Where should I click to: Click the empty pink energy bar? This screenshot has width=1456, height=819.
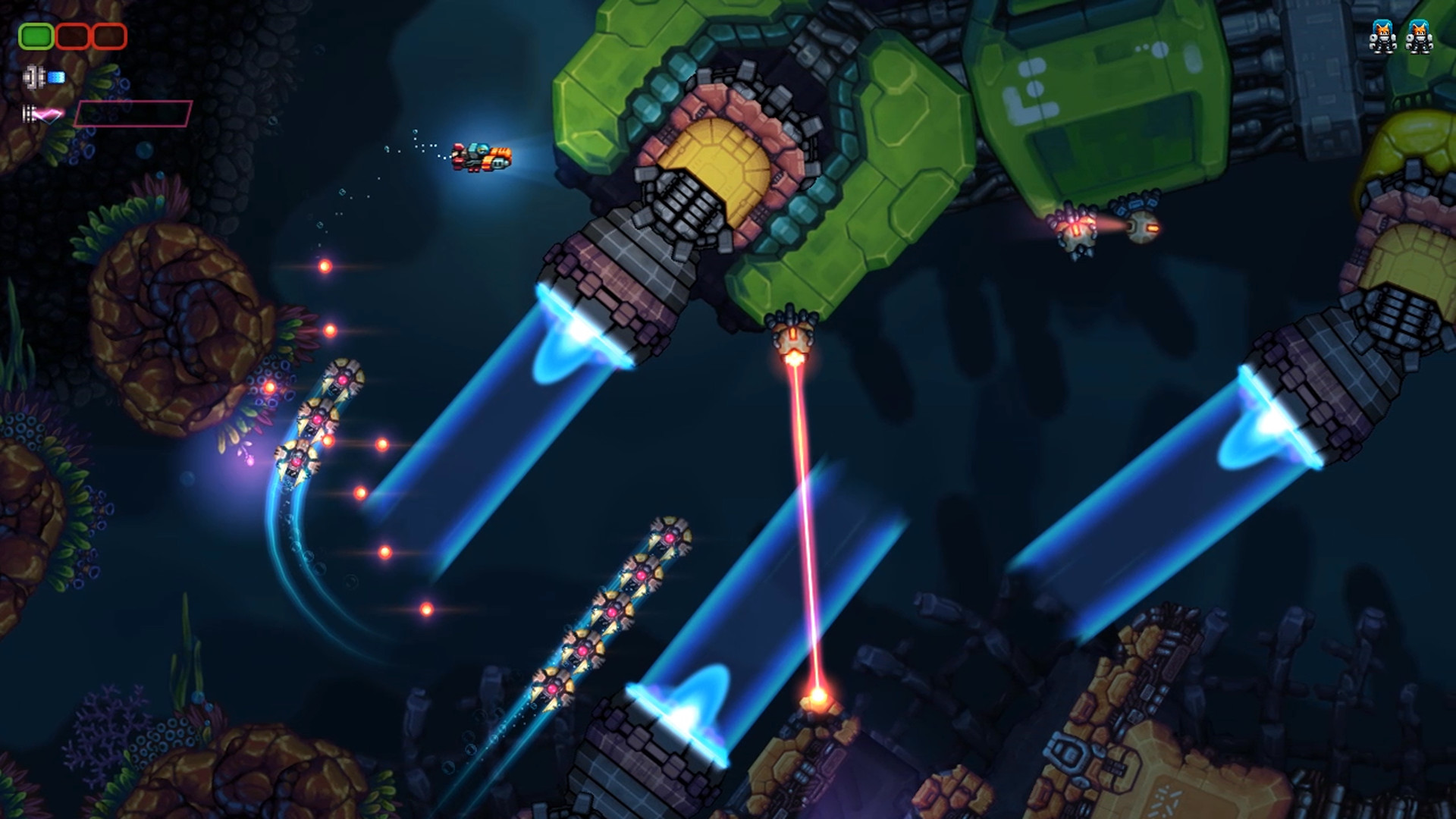pos(133,114)
